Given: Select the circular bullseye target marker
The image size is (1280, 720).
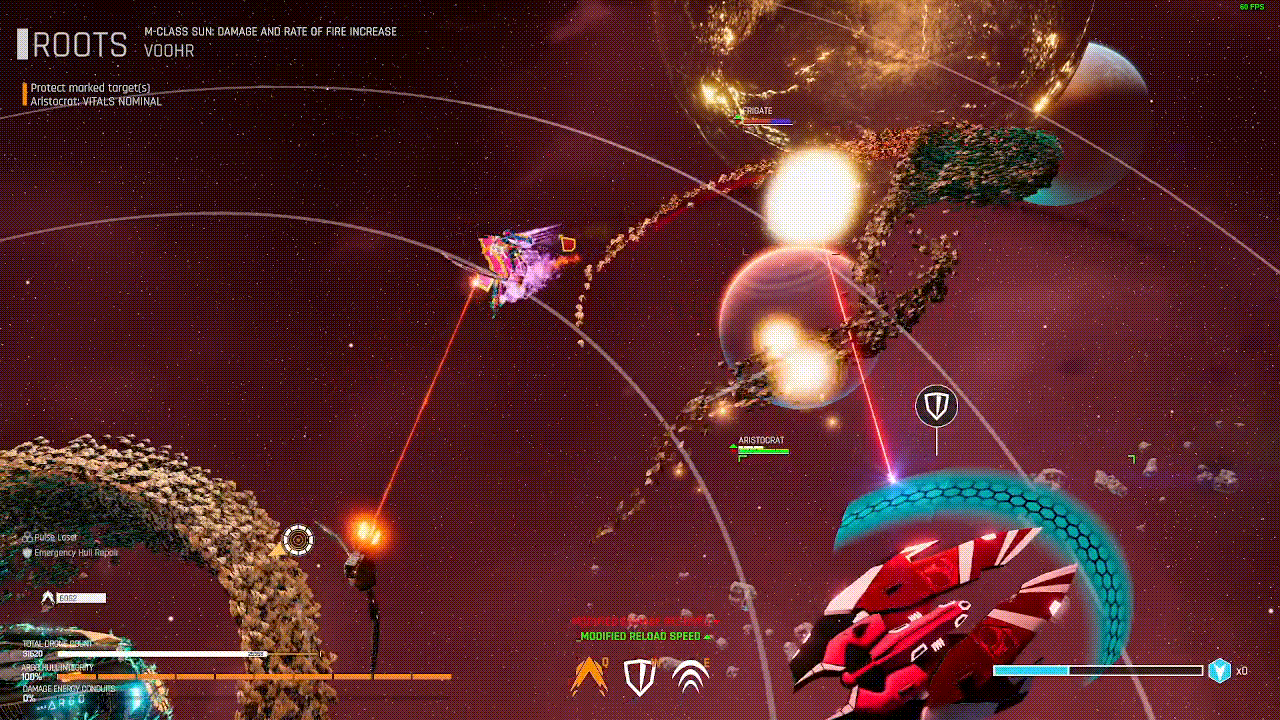Looking at the screenshot, I should [297, 540].
